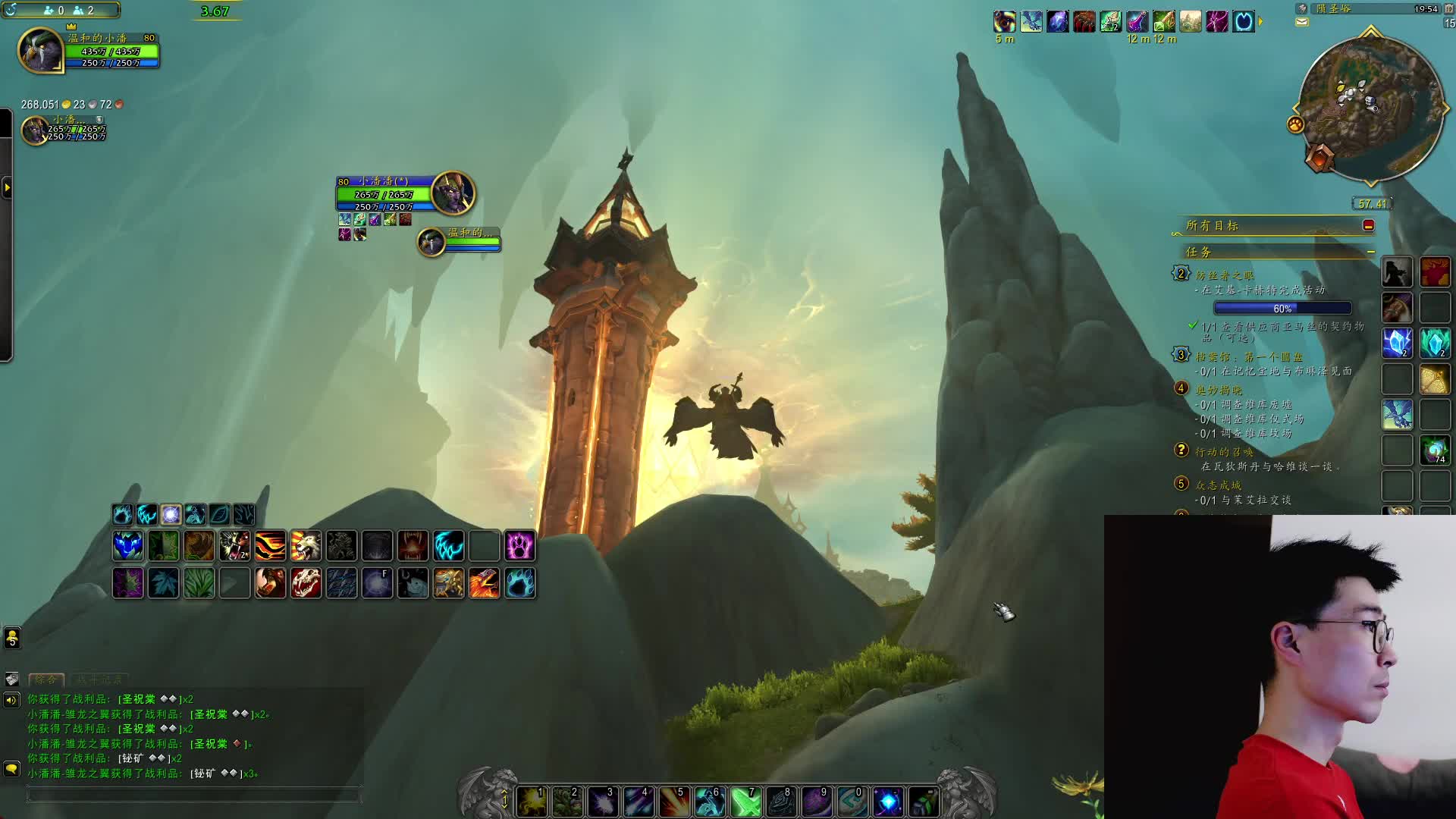This screenshot has height=819, width=1456.
Task: Click the chat speech bubble button
Action: click(x=11, y=769)
